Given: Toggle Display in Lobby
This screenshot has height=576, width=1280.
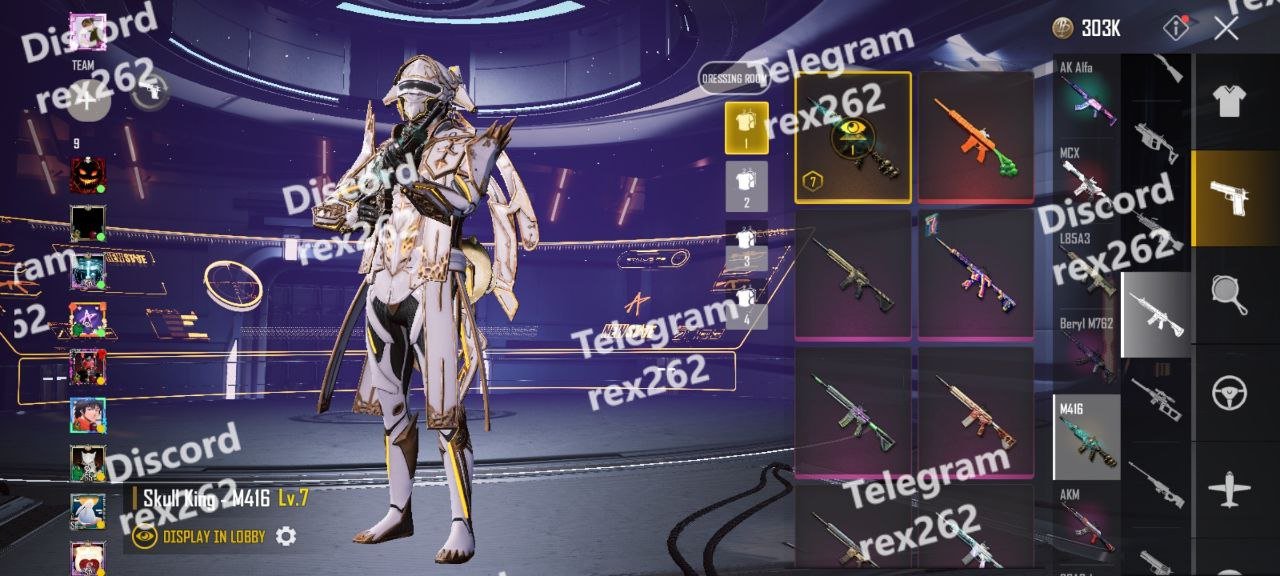Looking at the screenshot, I should 200,537.
